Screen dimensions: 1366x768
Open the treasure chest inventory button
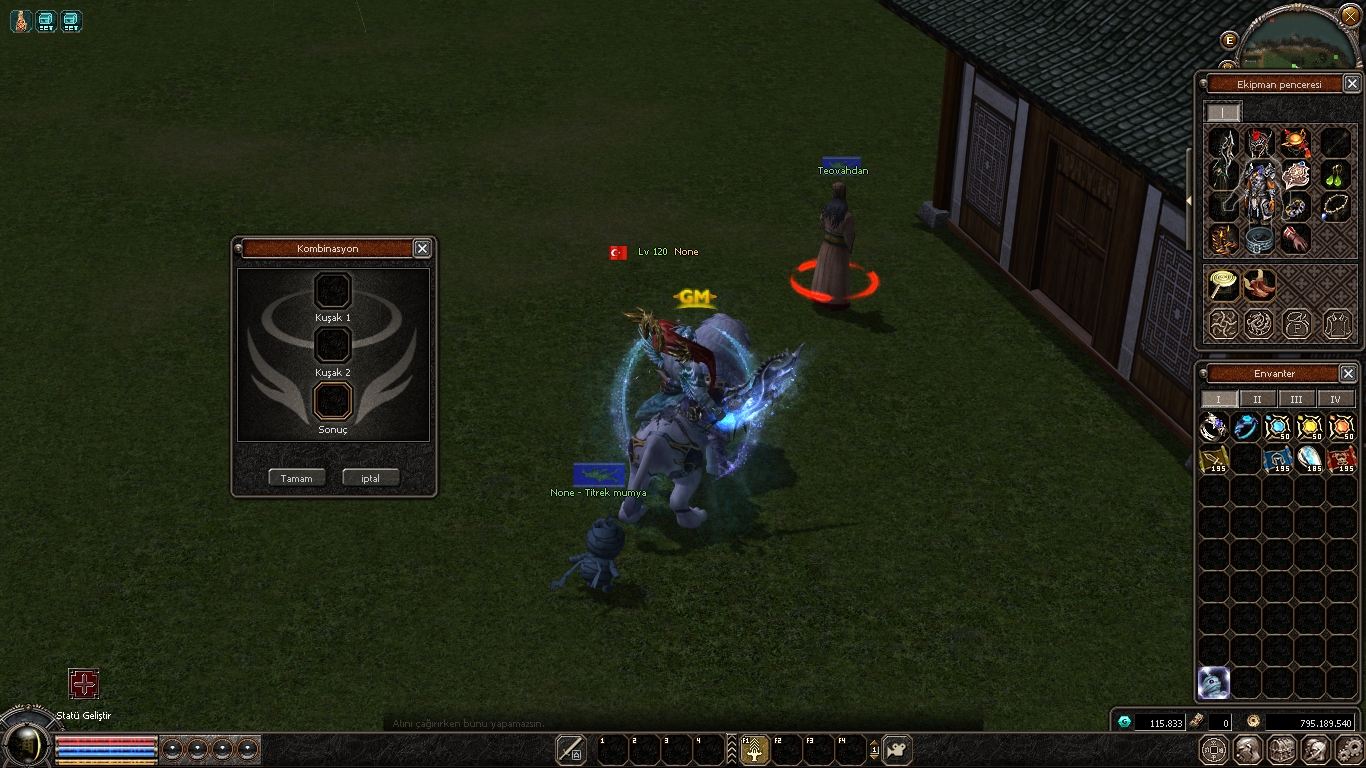[x=1282, y=749]
